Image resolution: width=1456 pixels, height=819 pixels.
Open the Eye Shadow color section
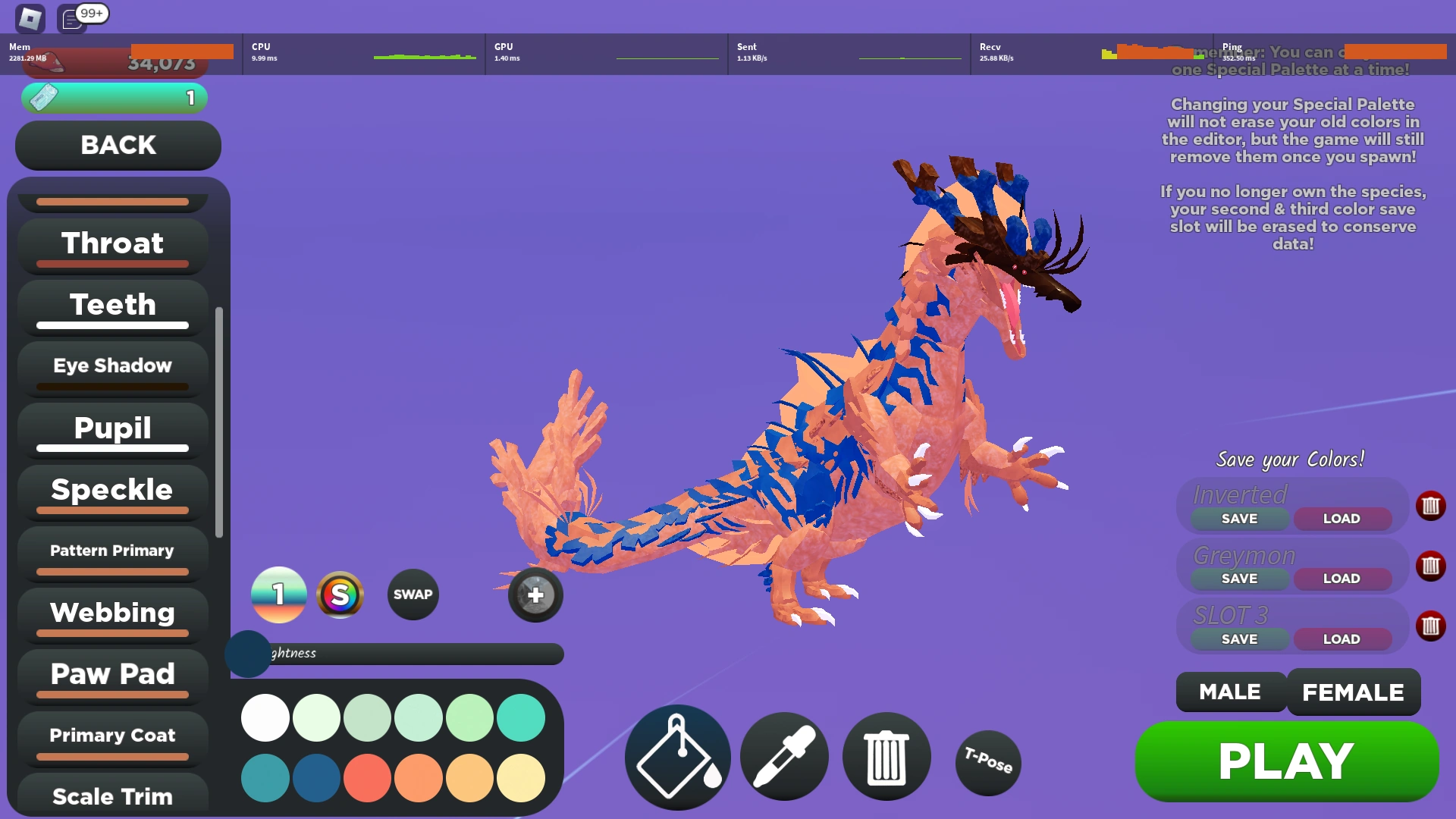coord(111,366)
